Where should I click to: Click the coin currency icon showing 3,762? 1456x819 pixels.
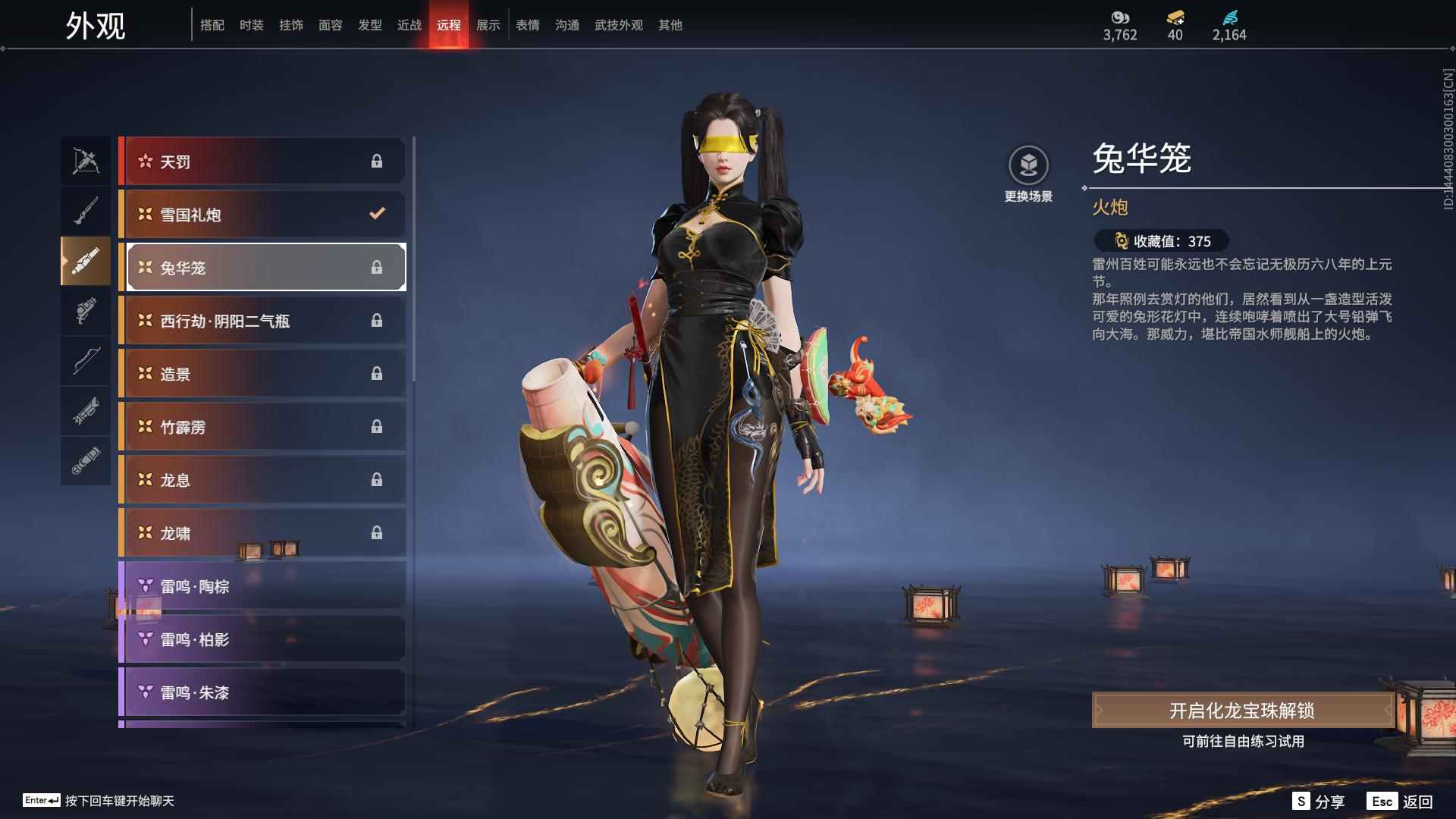1121,17
